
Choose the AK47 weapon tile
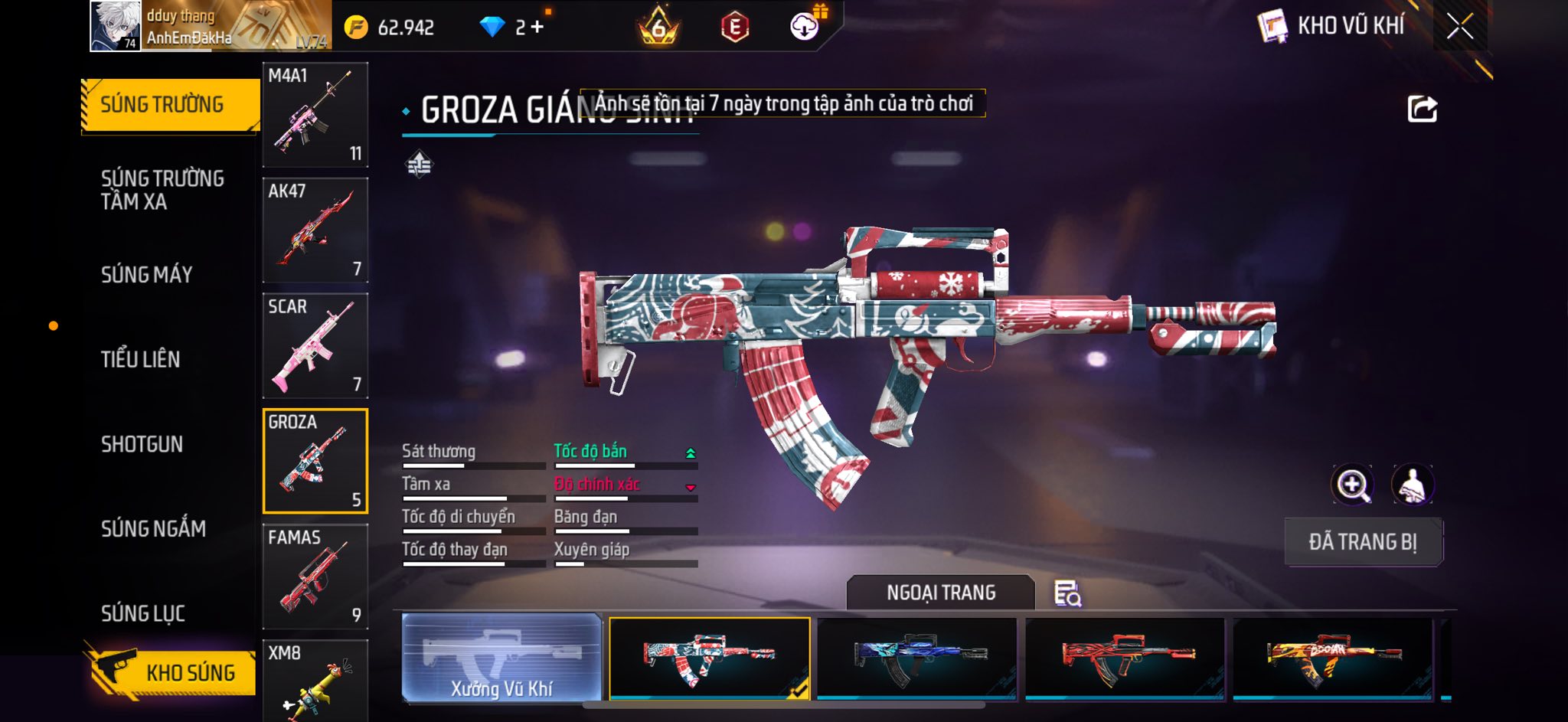click(315, 230)
